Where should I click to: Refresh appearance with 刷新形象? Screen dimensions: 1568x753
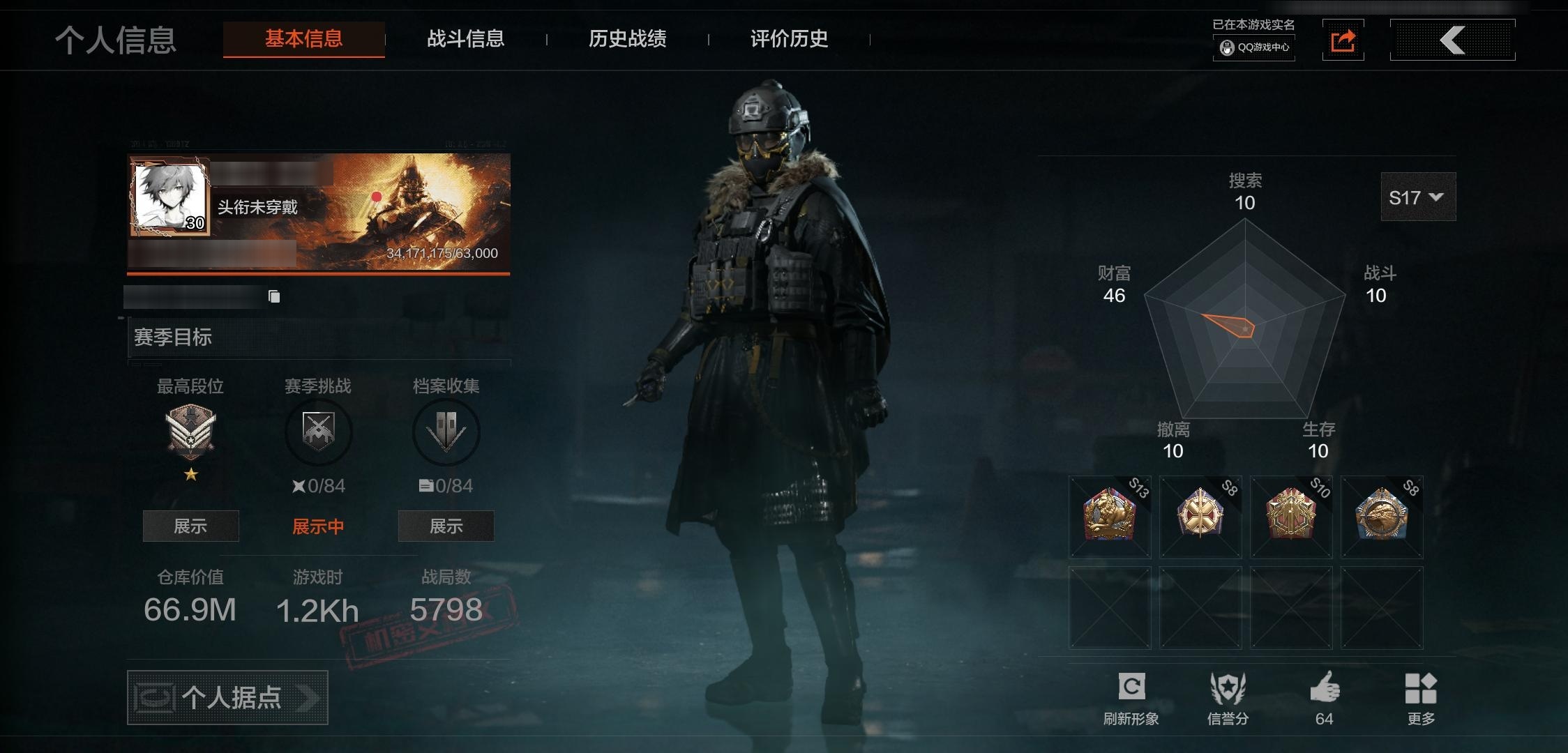click(1131, 697)
